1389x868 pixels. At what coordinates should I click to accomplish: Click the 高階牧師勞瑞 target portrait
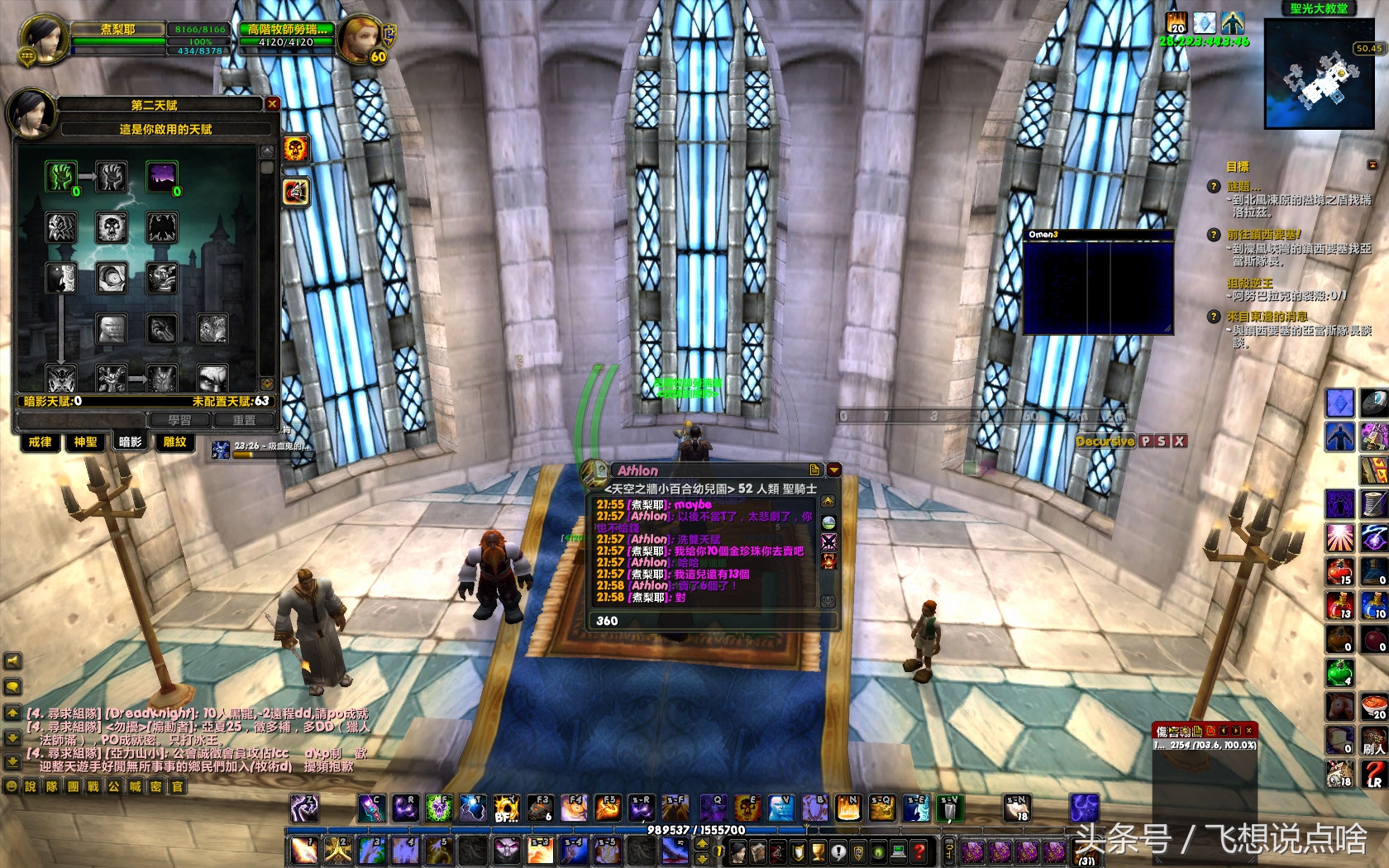(x=360, y=39)
